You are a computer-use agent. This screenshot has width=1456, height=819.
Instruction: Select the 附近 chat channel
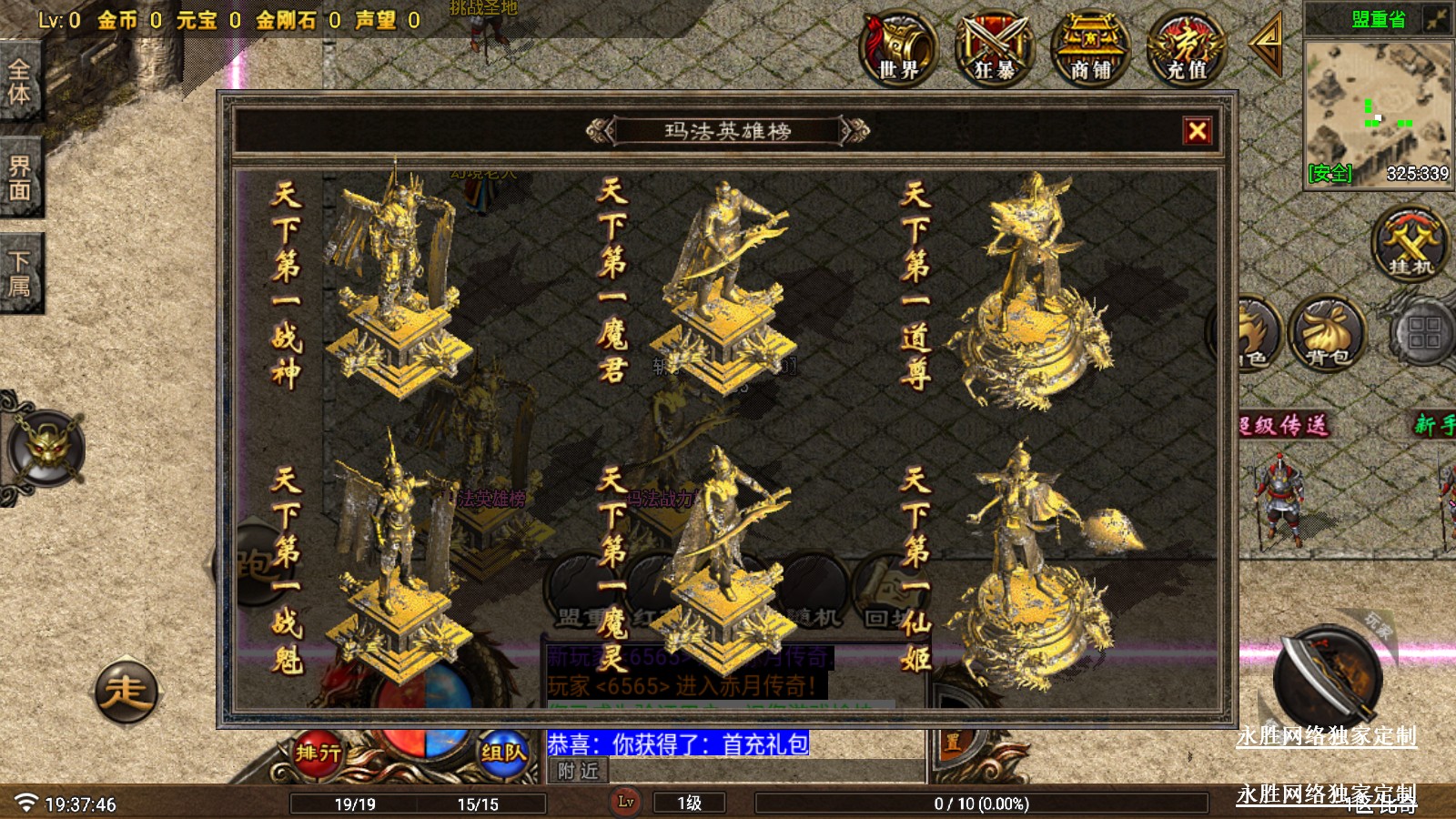pyautogui.click(x=578, y=772)
